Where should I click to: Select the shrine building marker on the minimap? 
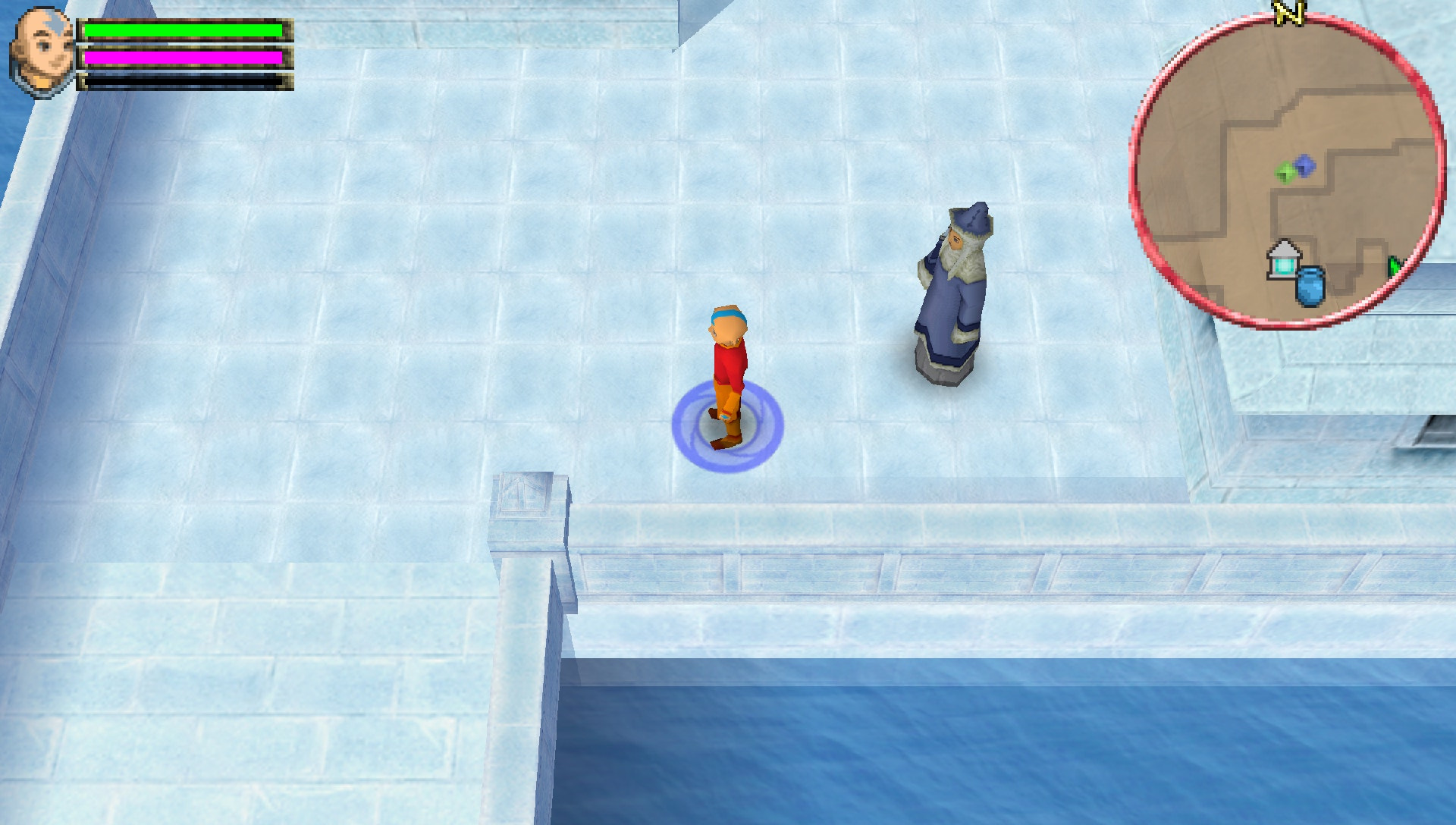pyautogui.click(x=1283, y=258)
